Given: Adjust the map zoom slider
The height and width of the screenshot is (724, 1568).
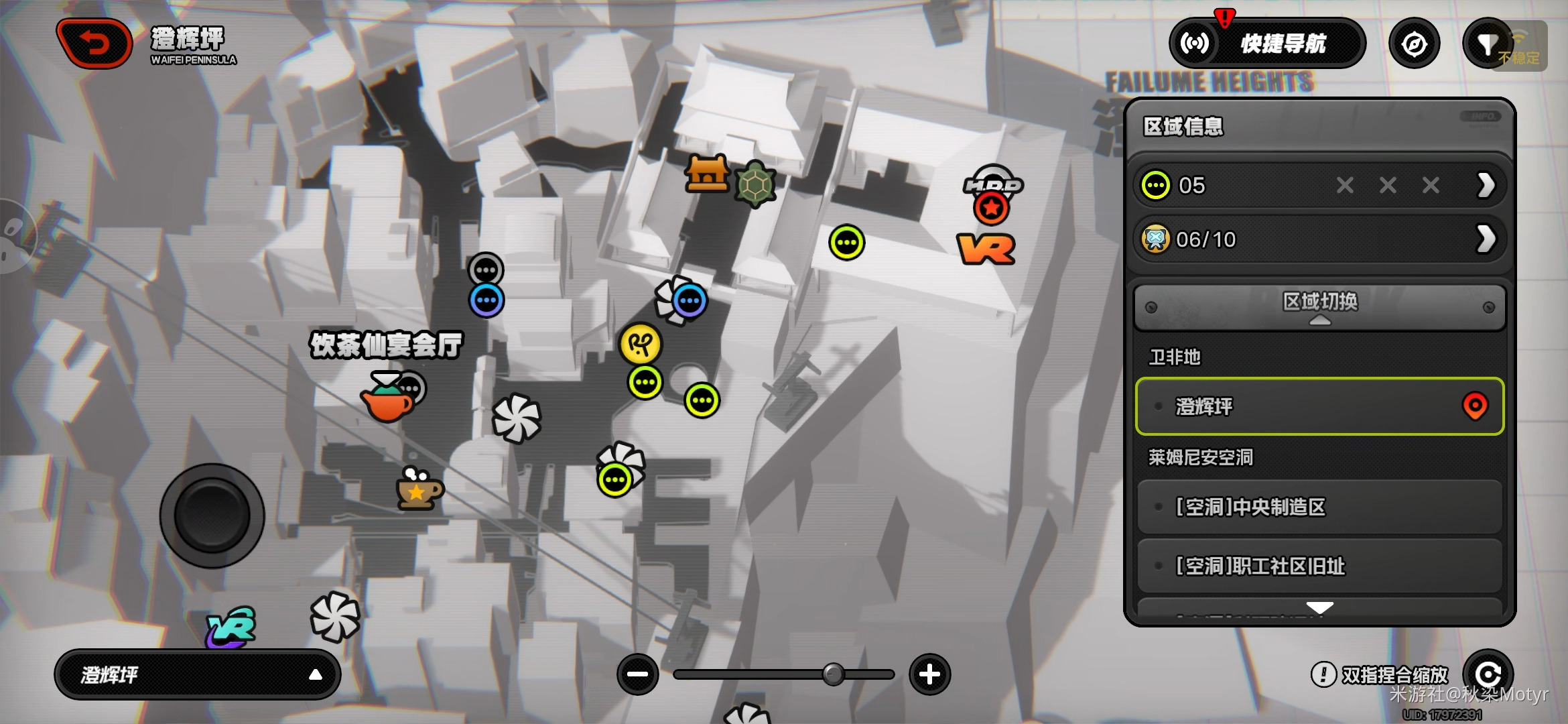Looking at the screenshot, I should point(833,674).
